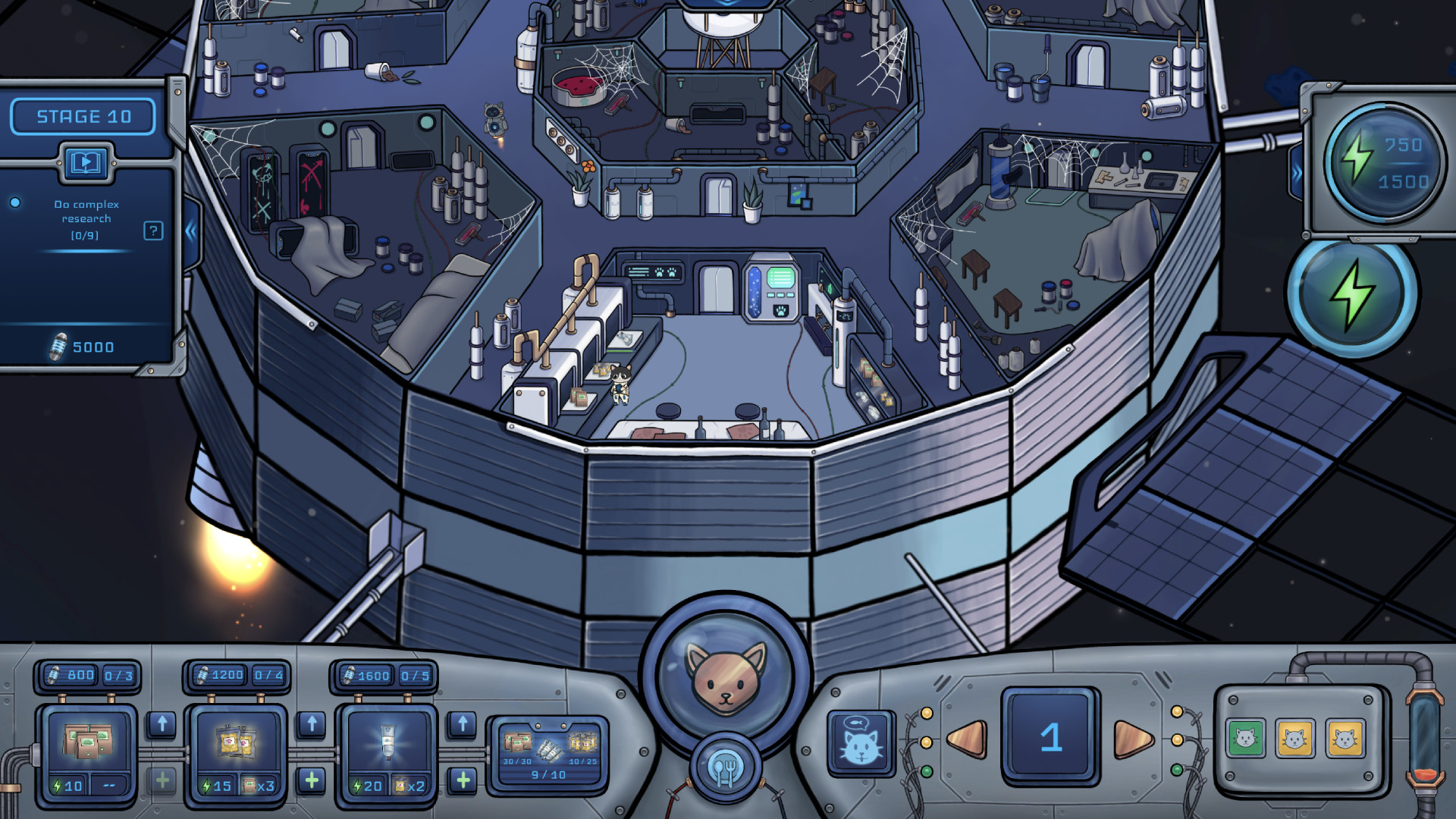Open the tutorial book icon on the Stage panel
1456x819 pixels.
click(x=86, y=162)
